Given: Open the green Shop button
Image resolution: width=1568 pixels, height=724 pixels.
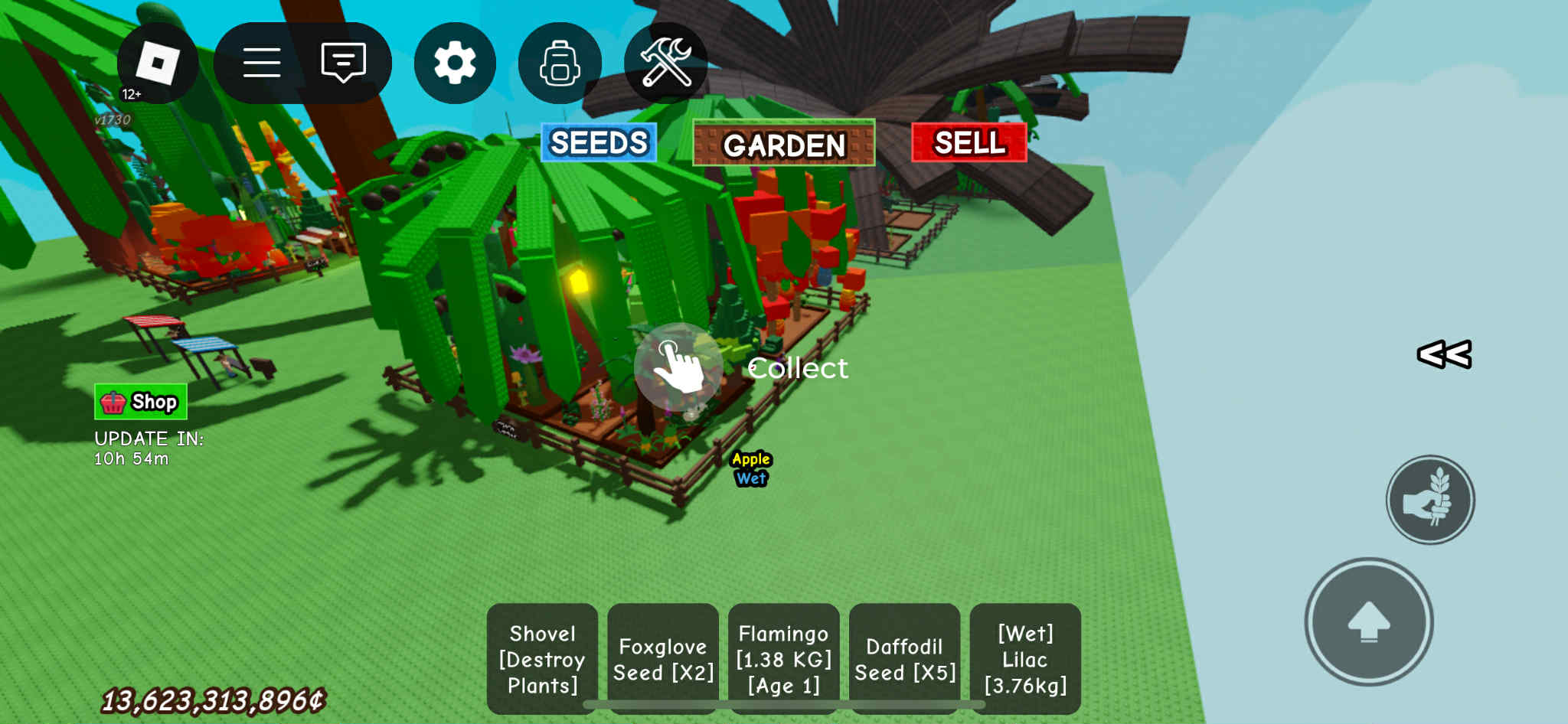Looking at the screenshot, I should [x=141, y=402].
